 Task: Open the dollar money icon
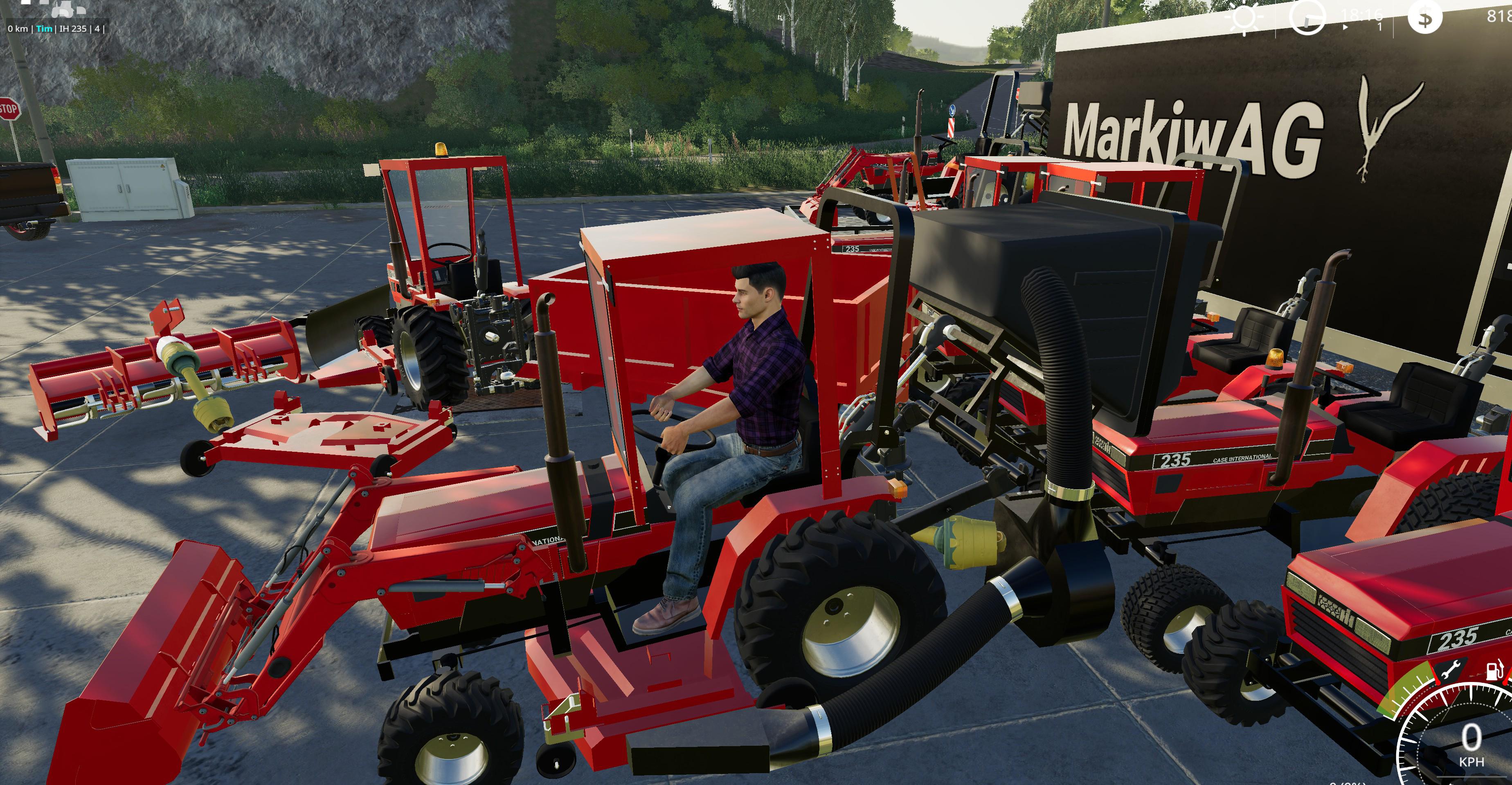pyautogui.click(x=1424, y=18)
